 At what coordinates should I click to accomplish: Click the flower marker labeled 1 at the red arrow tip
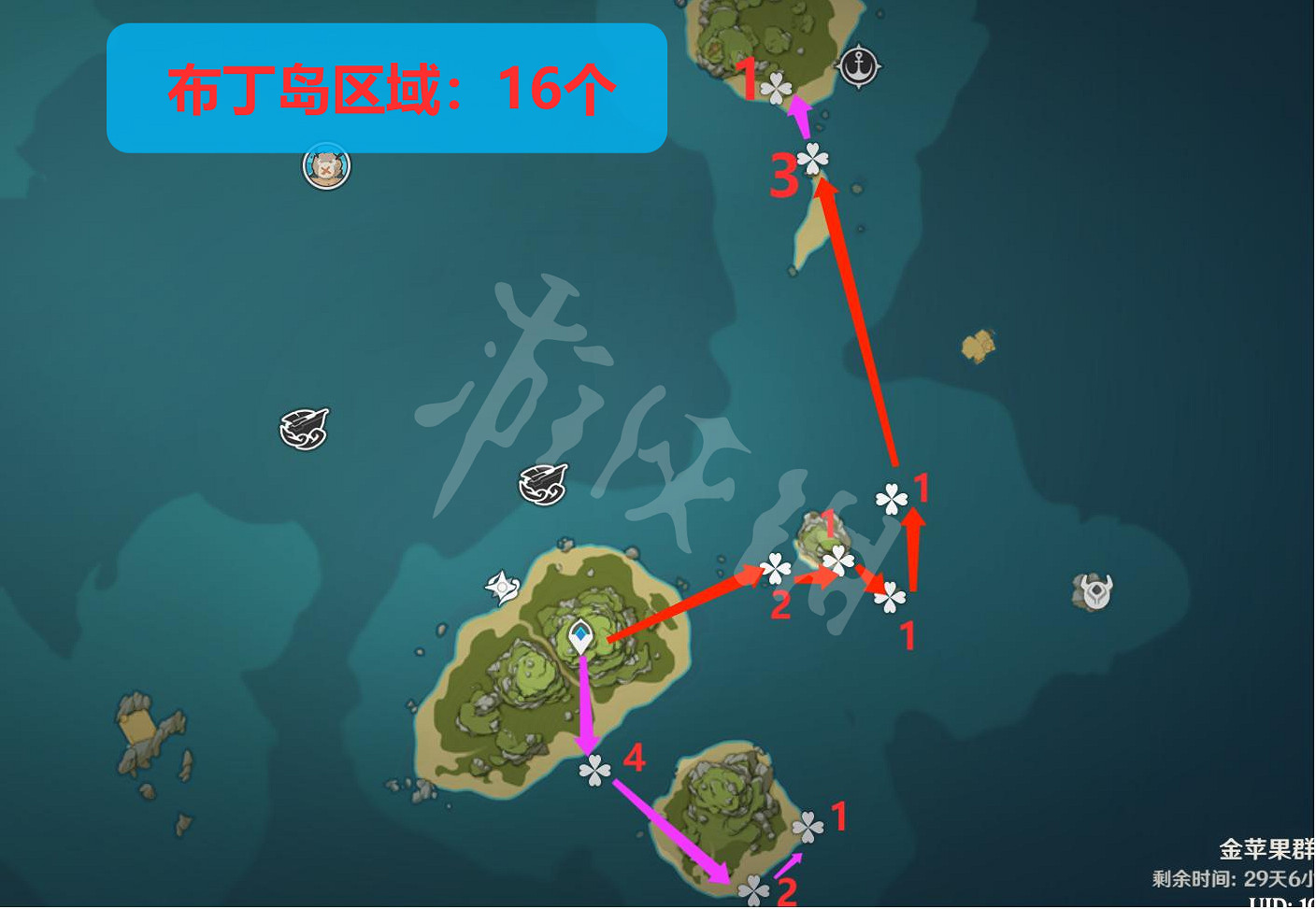(893, 500)
